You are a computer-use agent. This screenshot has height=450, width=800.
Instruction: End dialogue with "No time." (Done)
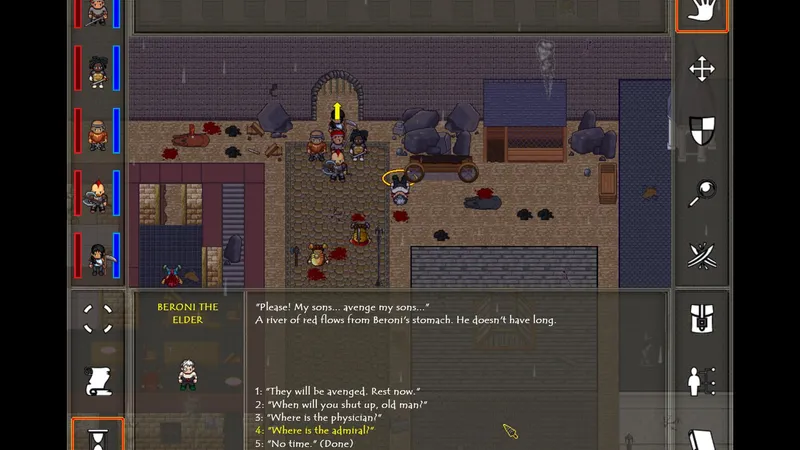(x=304, y=443)
